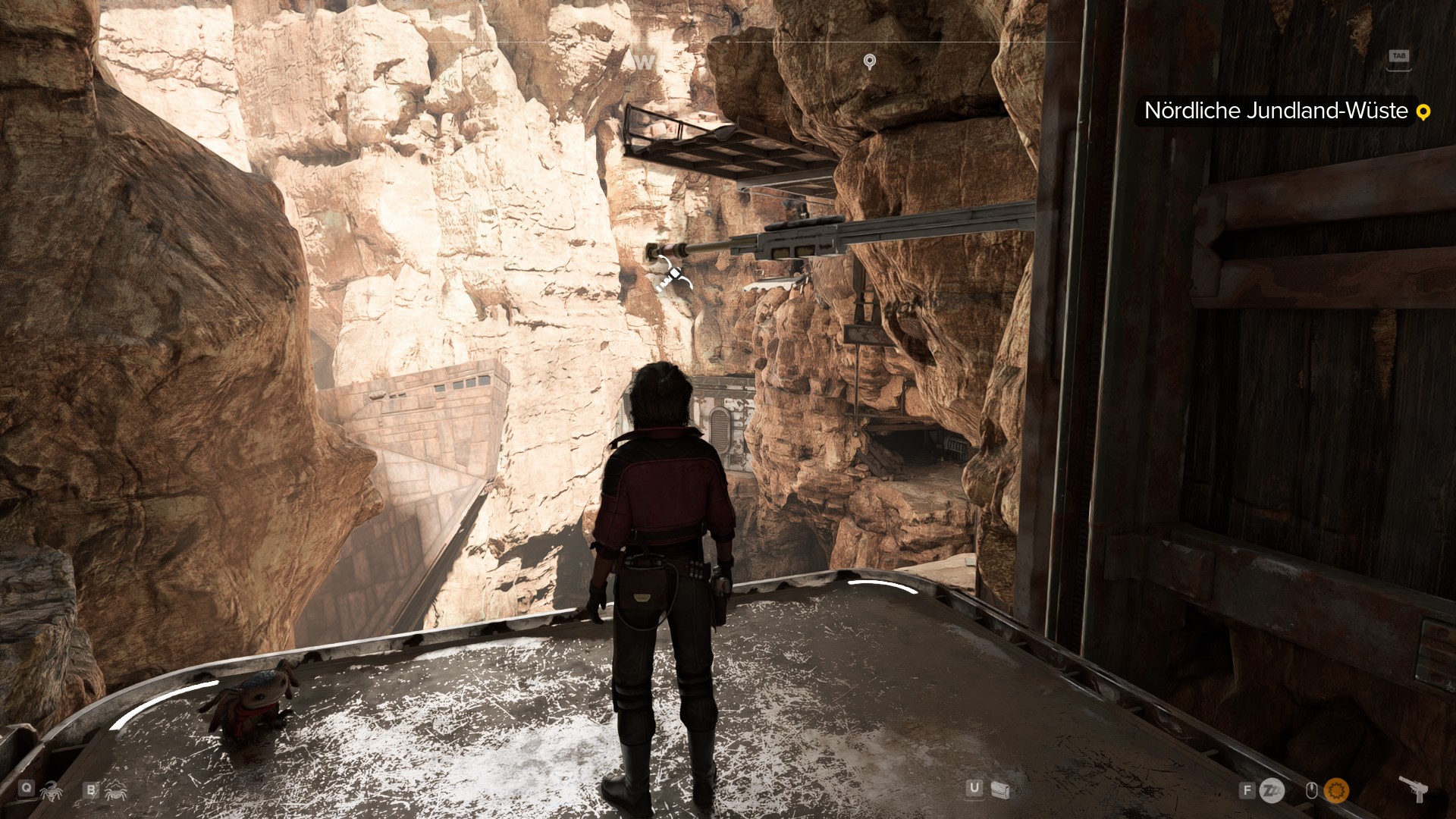Click the B keybind box to expand Nix commands
The height and width of the screenshot is (819, 1456).
[91, 790]
